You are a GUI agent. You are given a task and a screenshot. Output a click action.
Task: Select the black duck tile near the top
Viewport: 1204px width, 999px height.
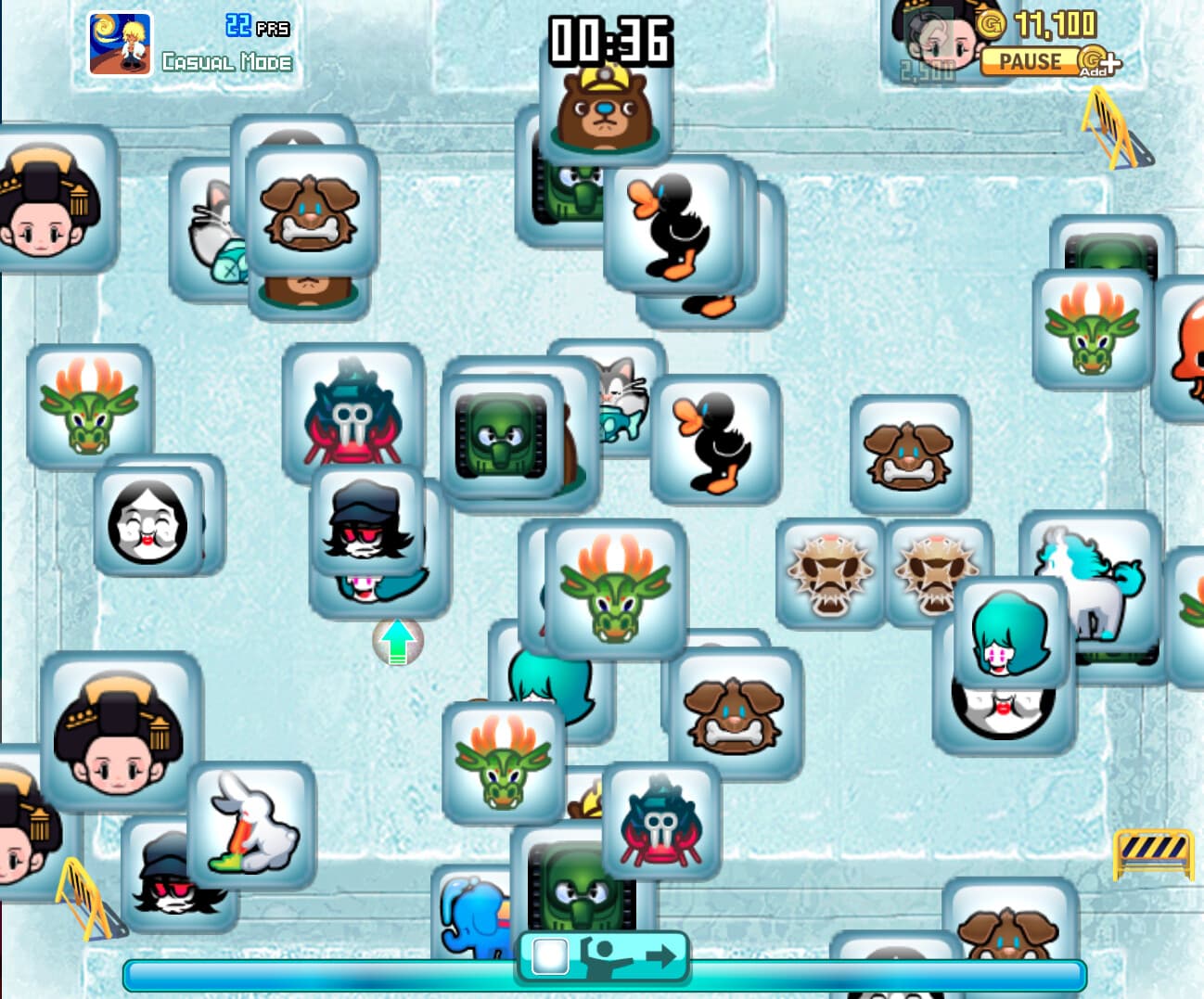[676, 225]
